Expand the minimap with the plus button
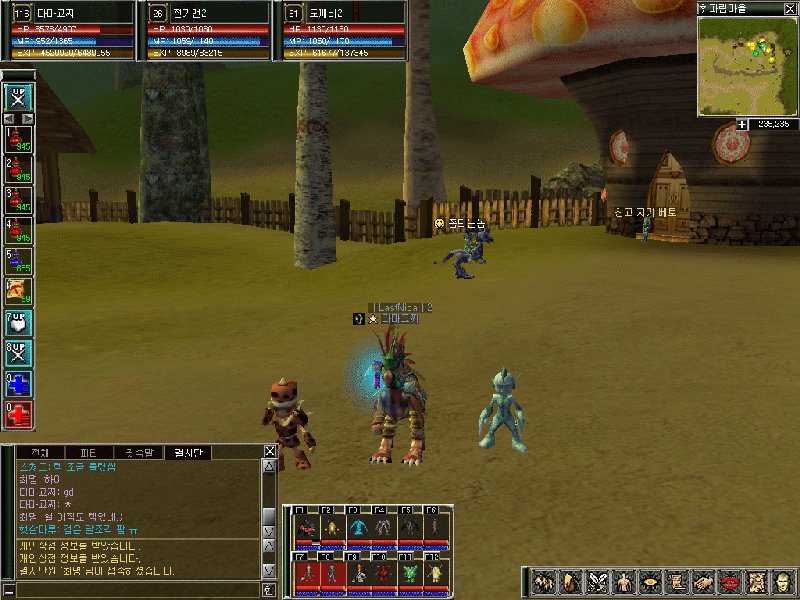Image resolution: width=800 pixels, height=600 pixels. [742, 124]
